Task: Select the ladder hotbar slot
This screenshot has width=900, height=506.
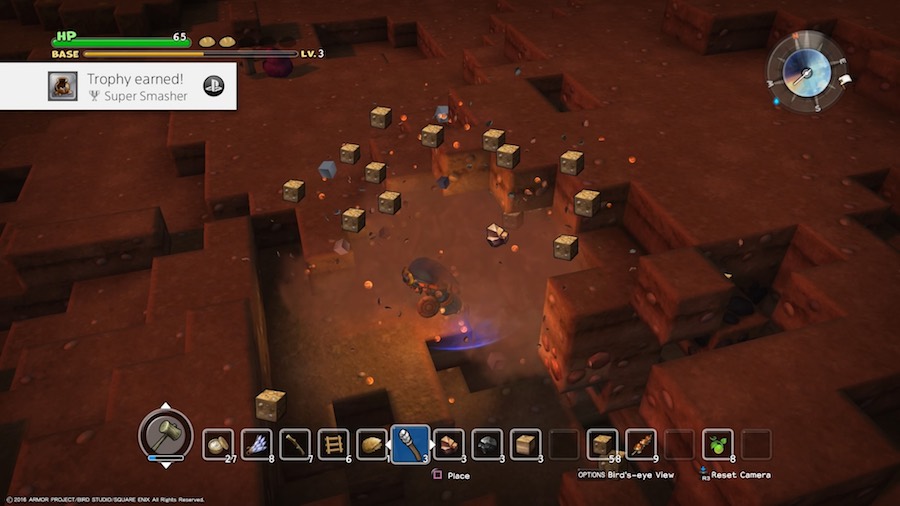Action: pyautogui.click(x=333, y=444)
